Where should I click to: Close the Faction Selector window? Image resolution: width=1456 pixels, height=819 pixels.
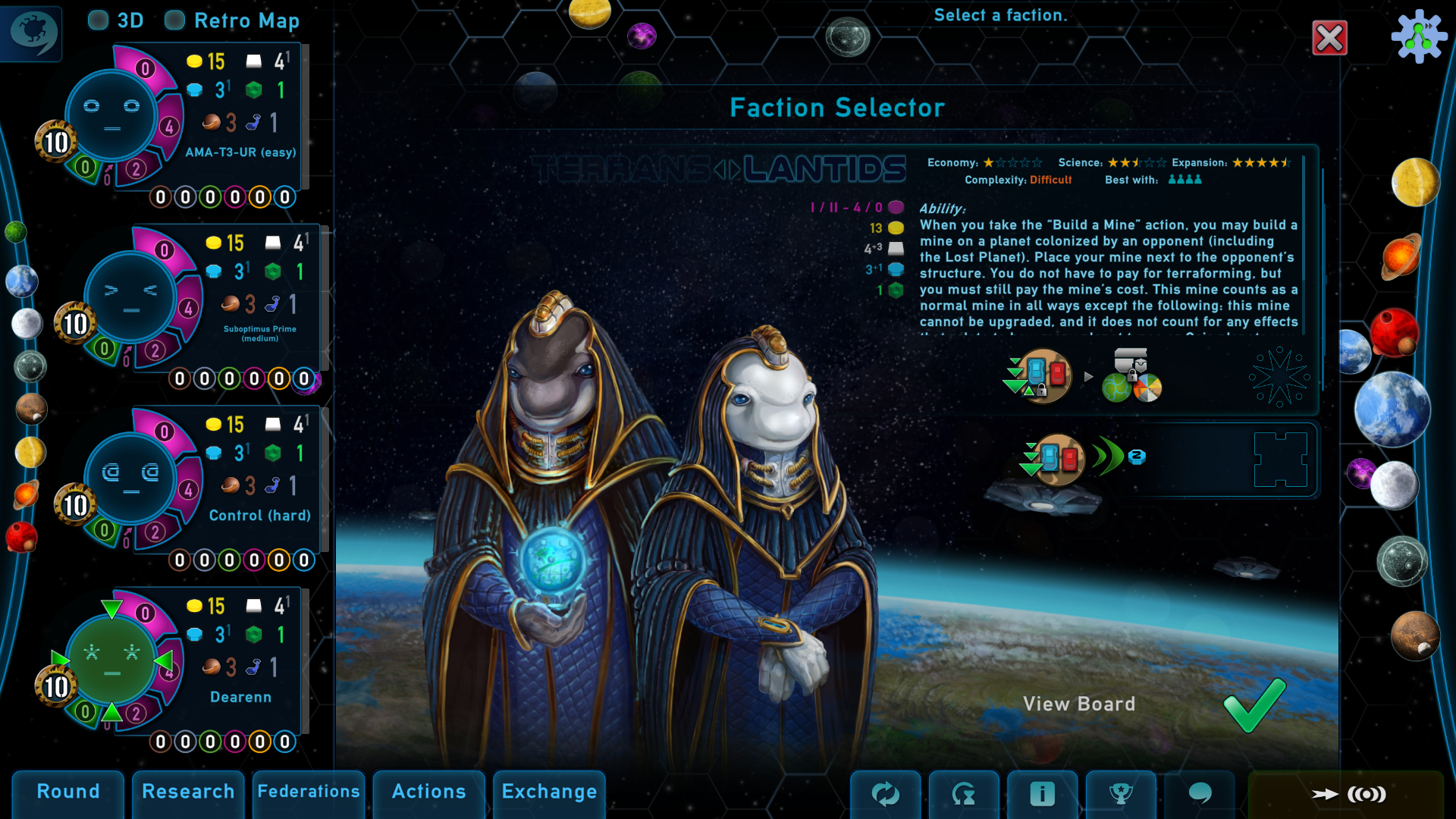click(1329, 38)
